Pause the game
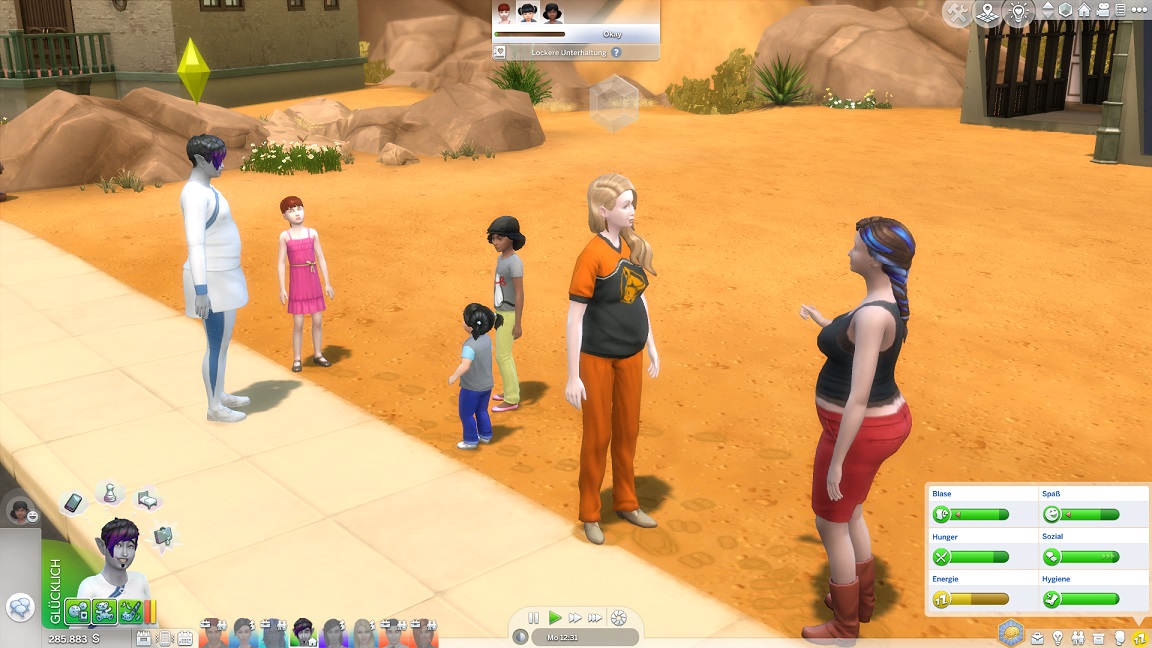1152x648 pixels. click(x=533, y=618)
